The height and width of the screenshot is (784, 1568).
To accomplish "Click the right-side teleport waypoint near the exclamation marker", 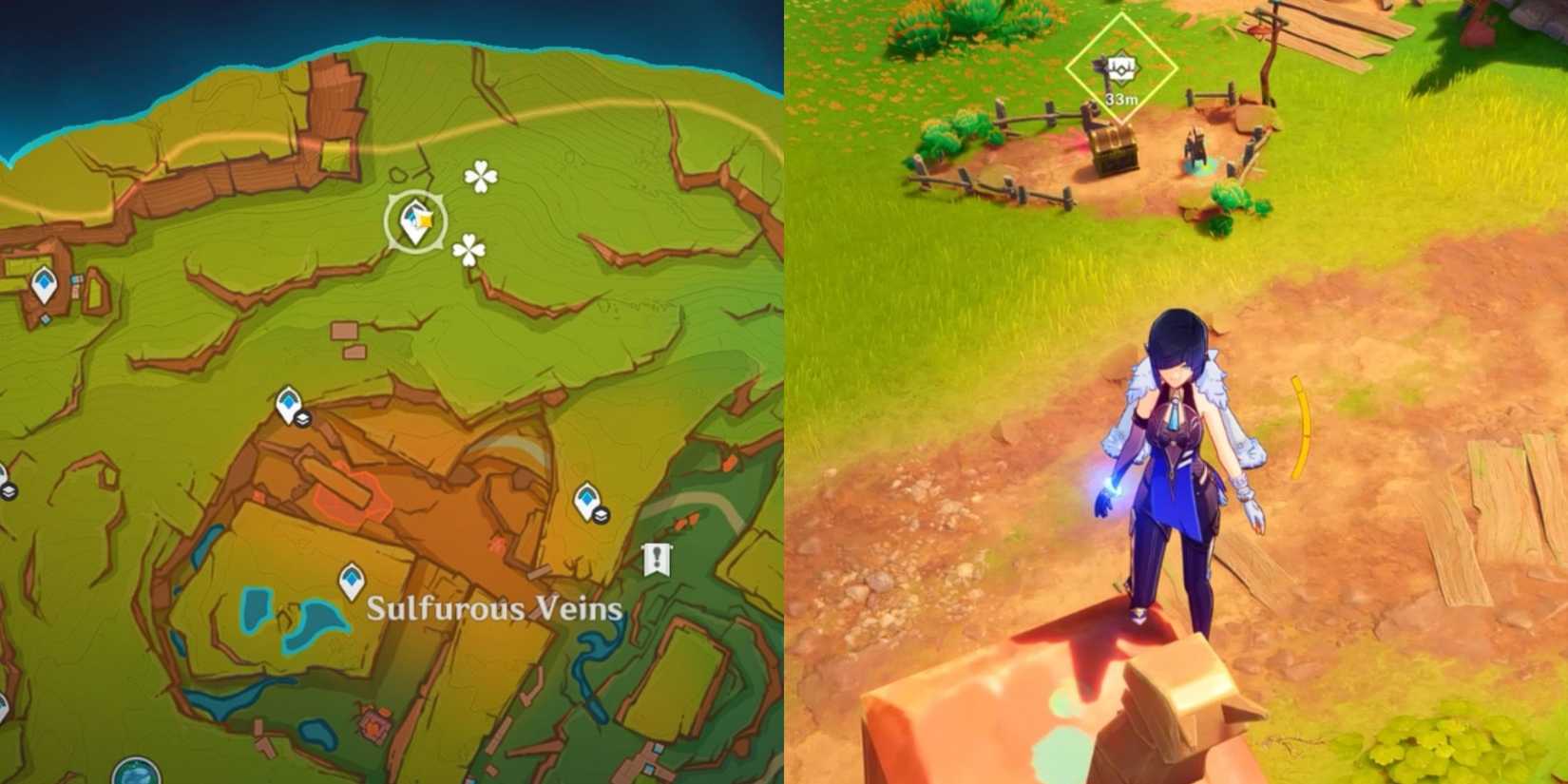I will tap(587, 501).
